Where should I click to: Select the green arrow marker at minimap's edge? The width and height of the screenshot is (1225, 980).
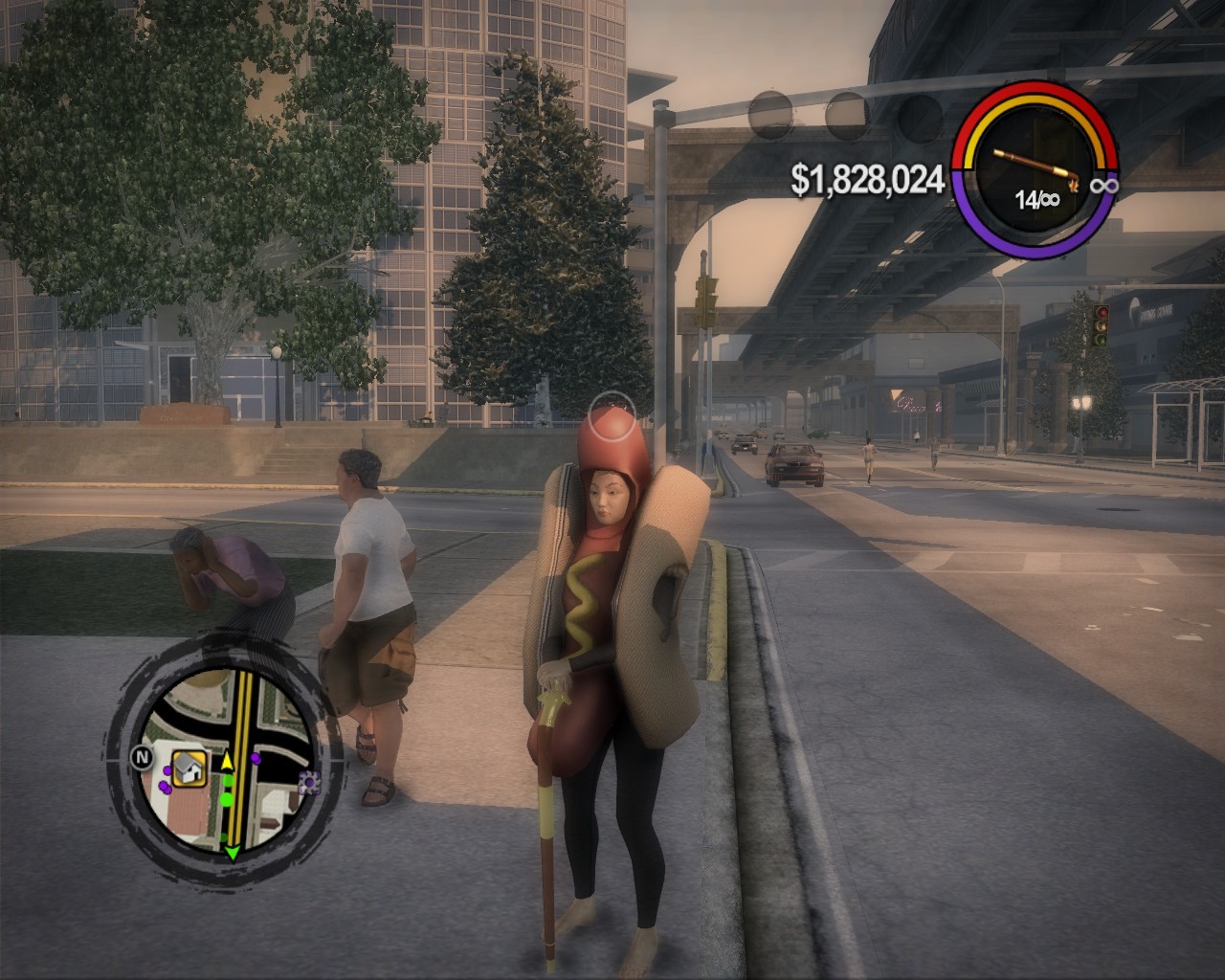tap(232, 852)
